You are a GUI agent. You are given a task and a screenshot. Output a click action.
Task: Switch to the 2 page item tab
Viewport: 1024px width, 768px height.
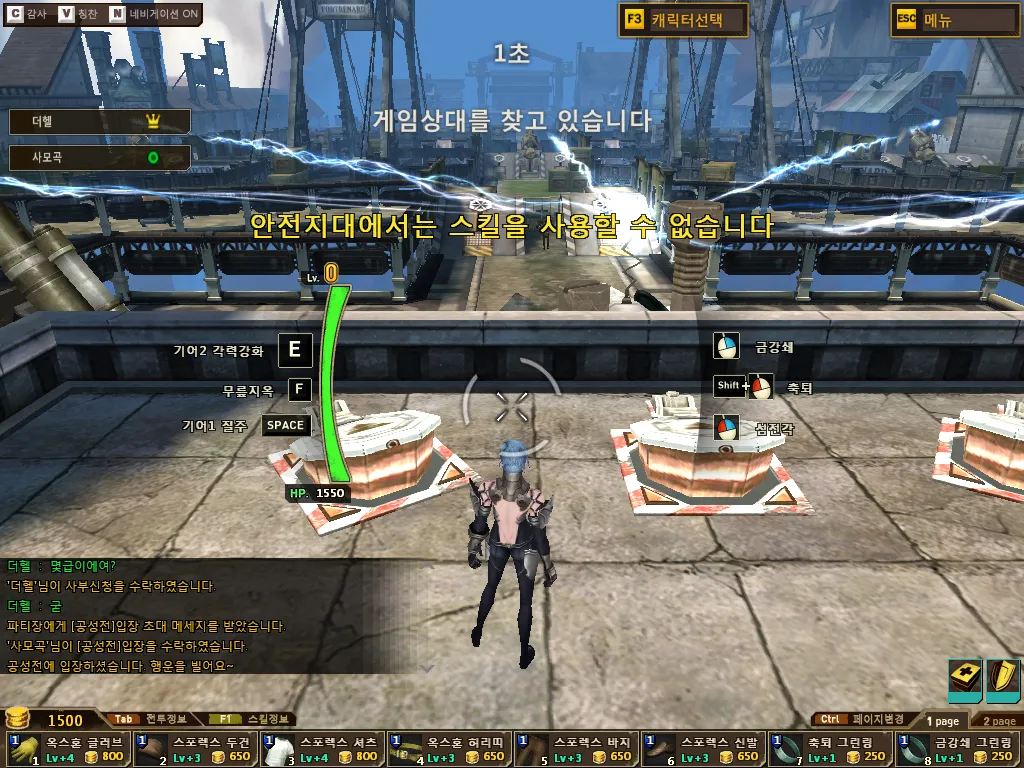coord(998,720)
